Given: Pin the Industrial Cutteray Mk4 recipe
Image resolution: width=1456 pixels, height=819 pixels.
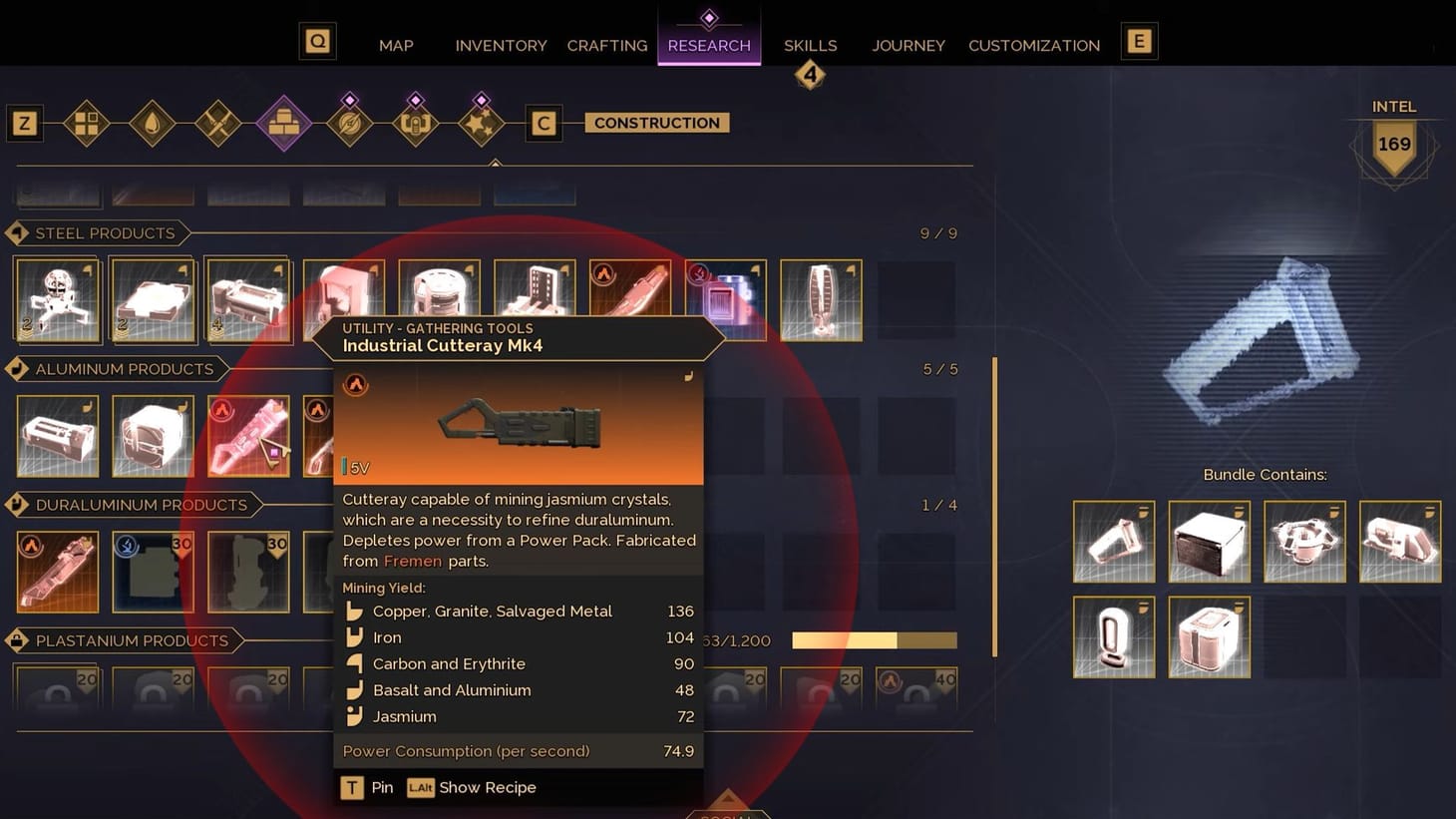Looking at the screenshot, I should click(368, 787).
